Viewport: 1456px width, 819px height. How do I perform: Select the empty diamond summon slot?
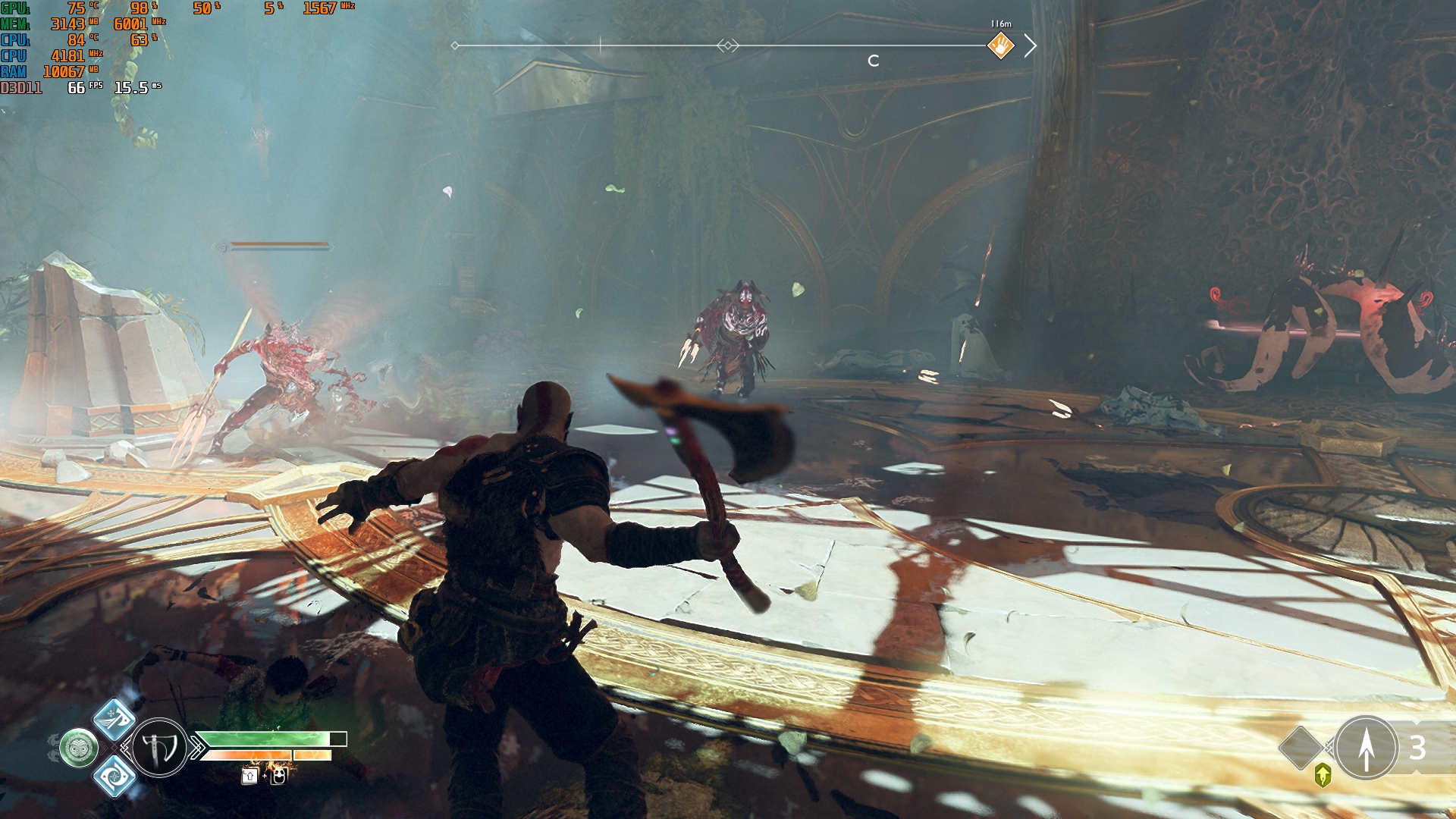[1301, 747]
